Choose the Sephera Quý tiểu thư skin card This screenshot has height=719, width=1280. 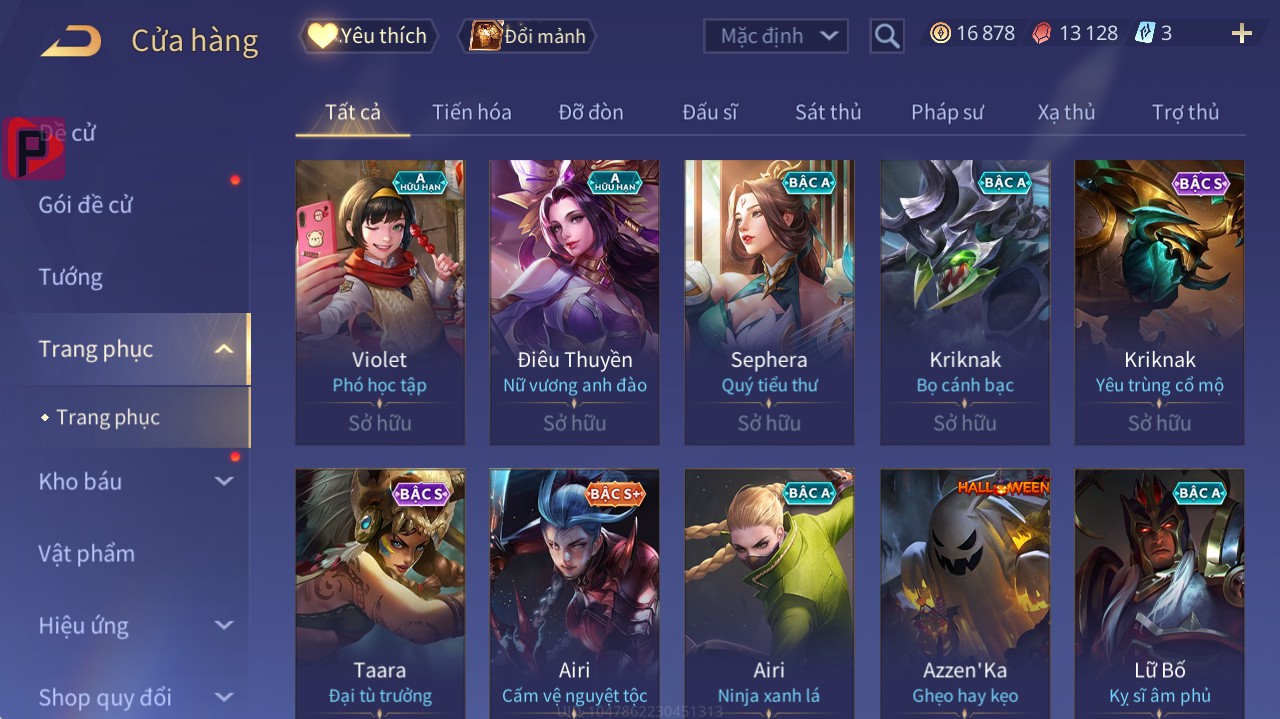(769, 302)
